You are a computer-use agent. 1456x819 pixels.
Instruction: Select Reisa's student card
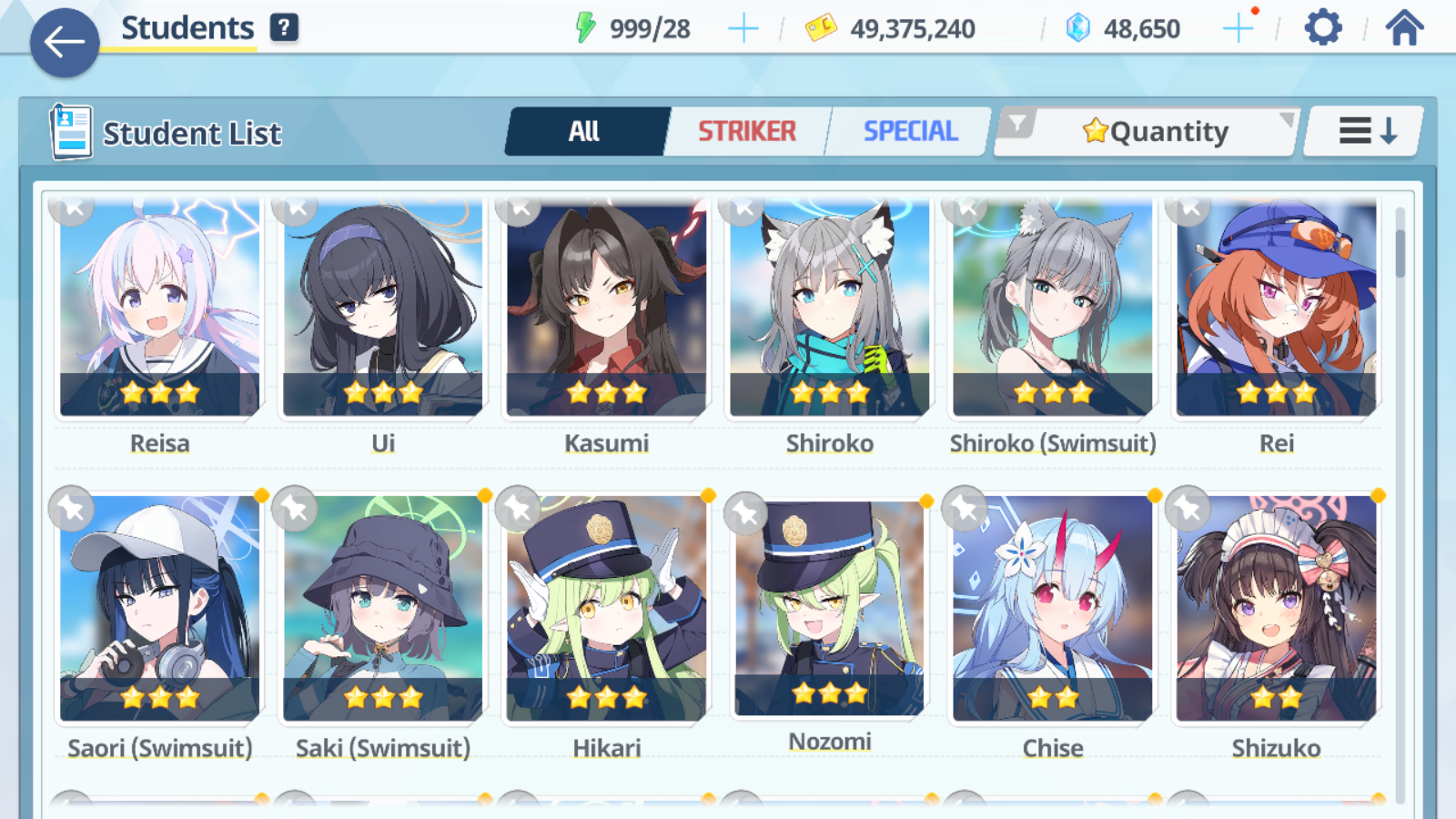coord(160,309)
